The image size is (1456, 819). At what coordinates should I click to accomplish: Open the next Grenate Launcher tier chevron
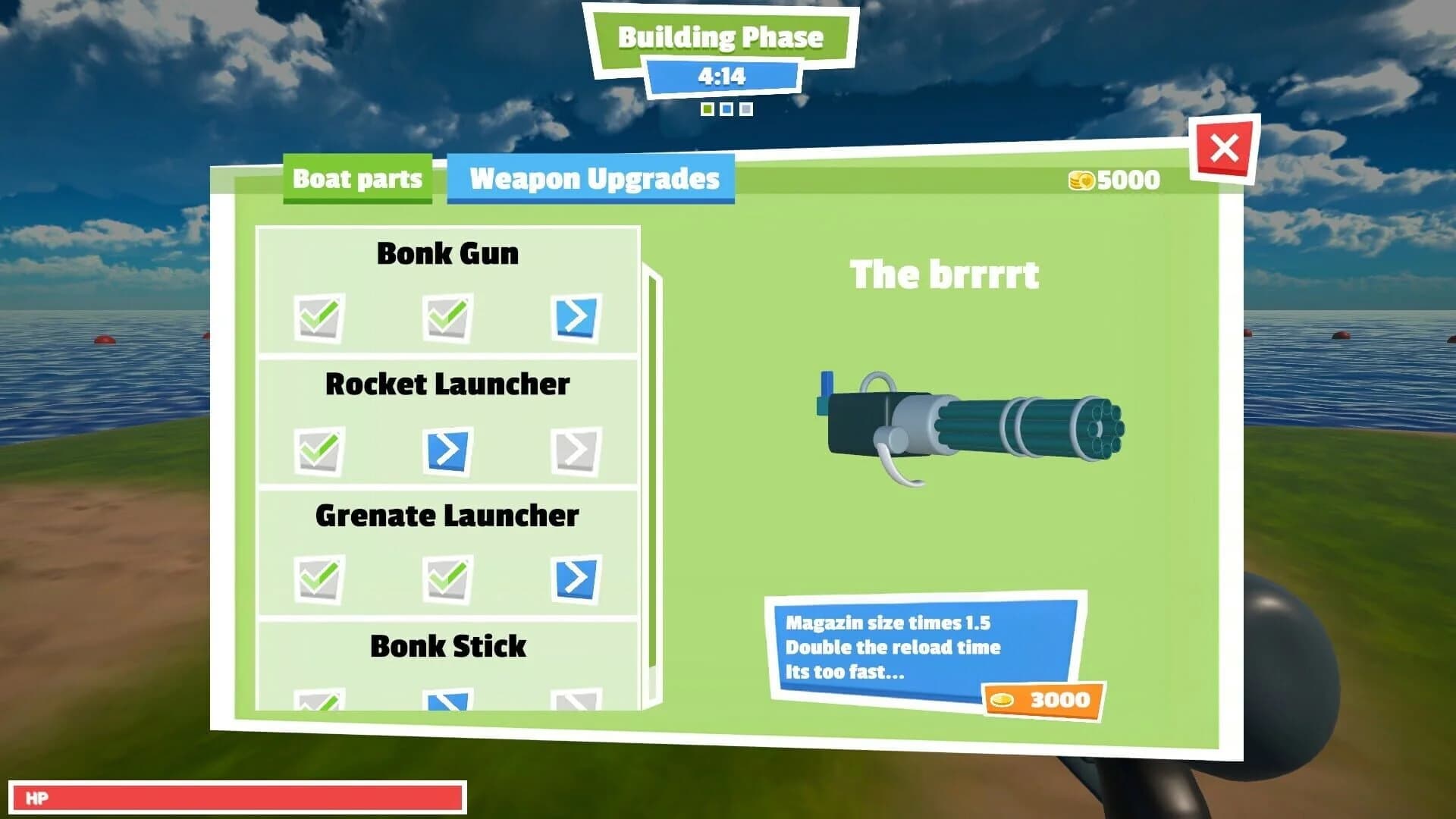(x=576, y=580)
